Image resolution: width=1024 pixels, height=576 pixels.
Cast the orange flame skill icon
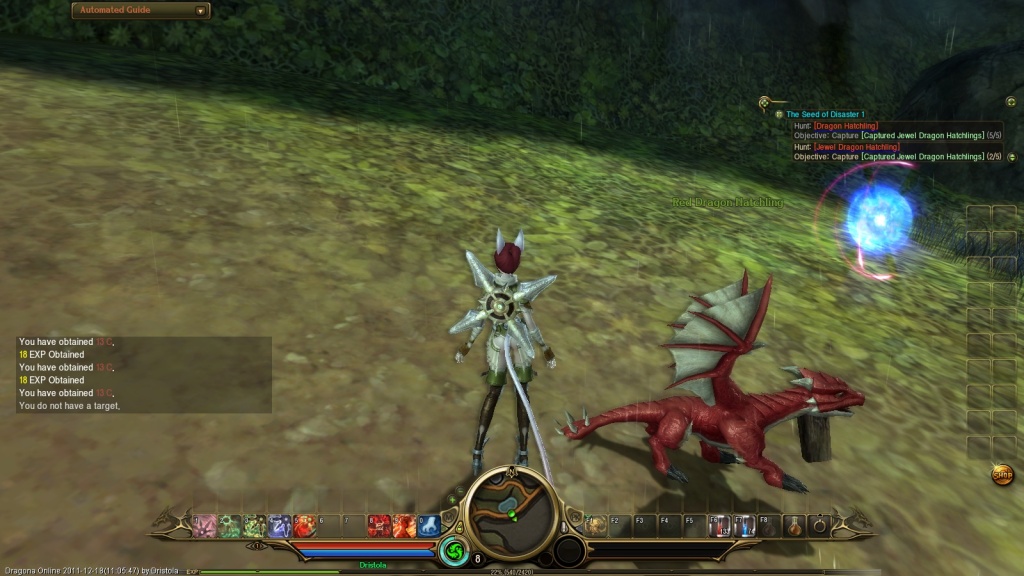404,525
